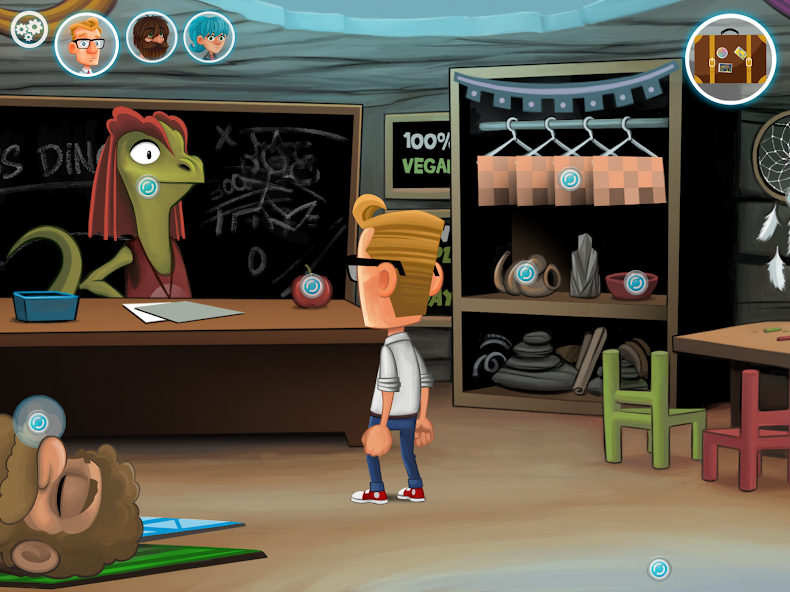790x592 pixels.
Task: Open the gear settings menu
Action: (29, 29)
